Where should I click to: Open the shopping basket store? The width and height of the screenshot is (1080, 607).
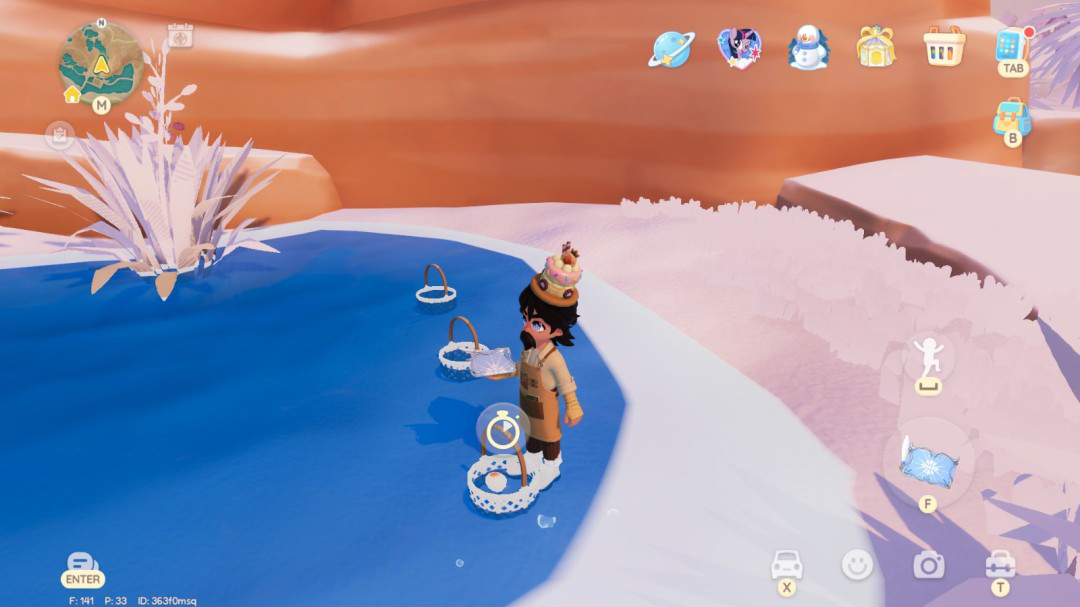tap(944, 46)
